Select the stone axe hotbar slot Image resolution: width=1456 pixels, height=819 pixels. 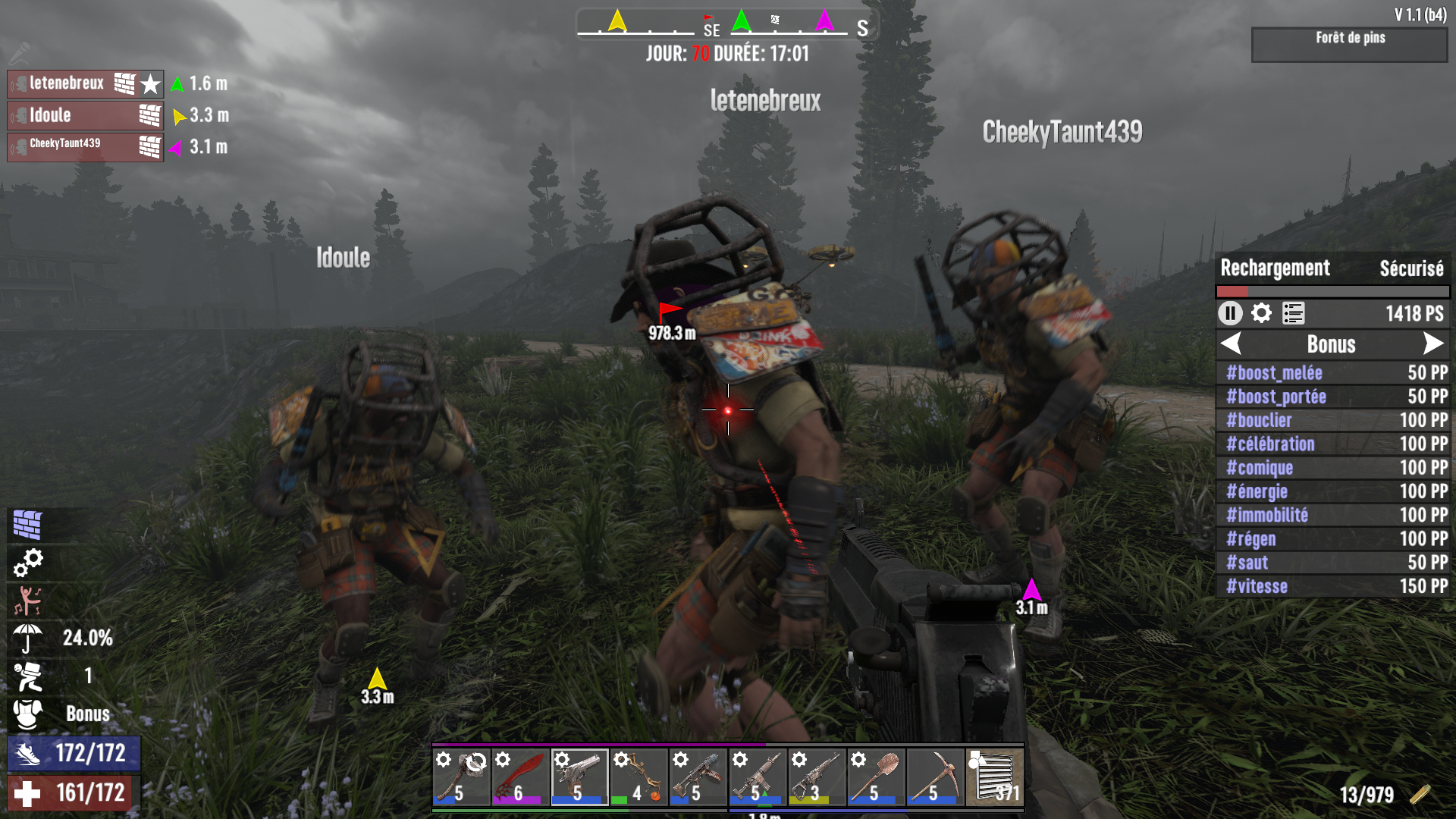pos(461,777)
